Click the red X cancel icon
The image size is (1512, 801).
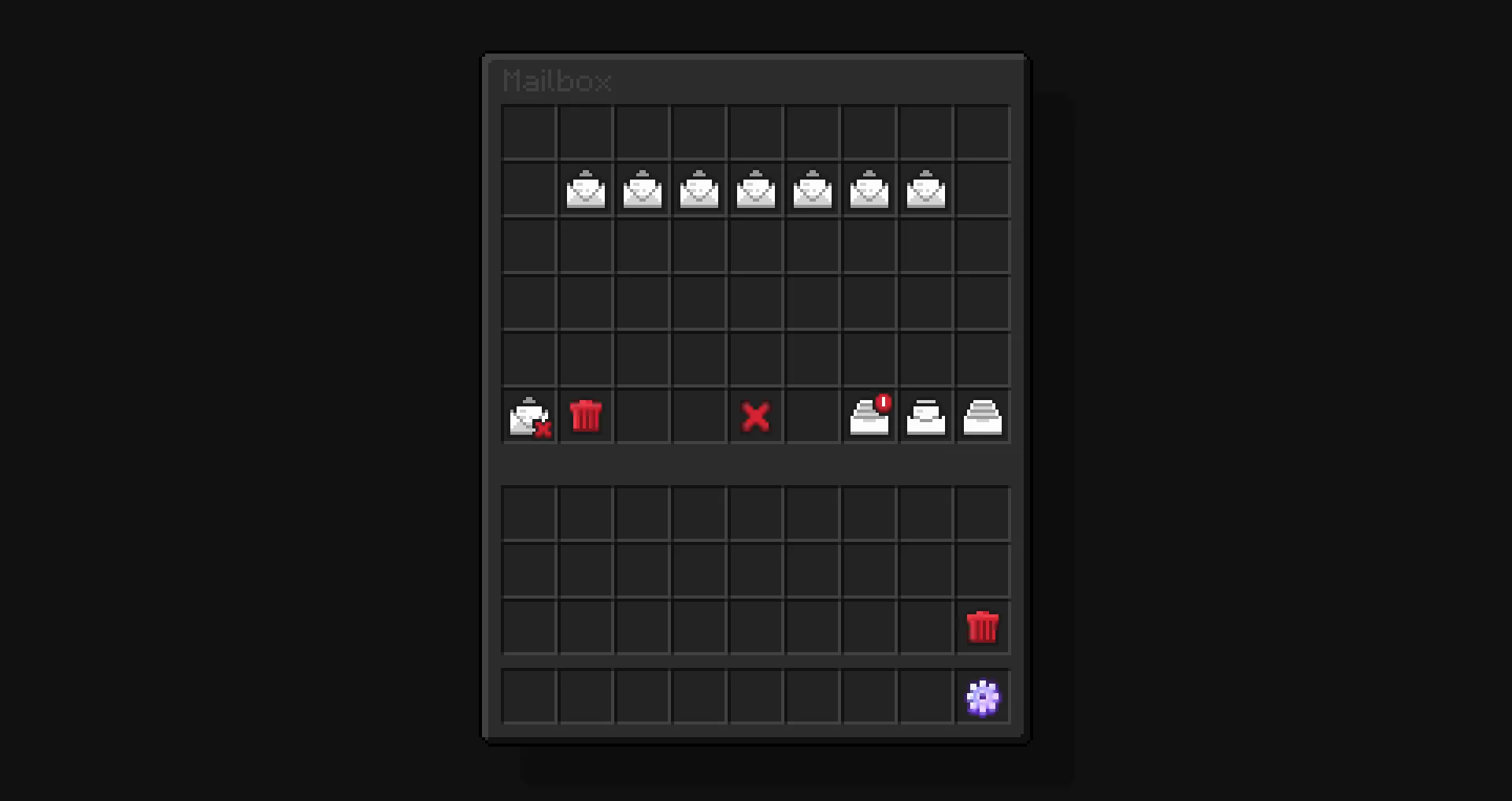(756, 417)
